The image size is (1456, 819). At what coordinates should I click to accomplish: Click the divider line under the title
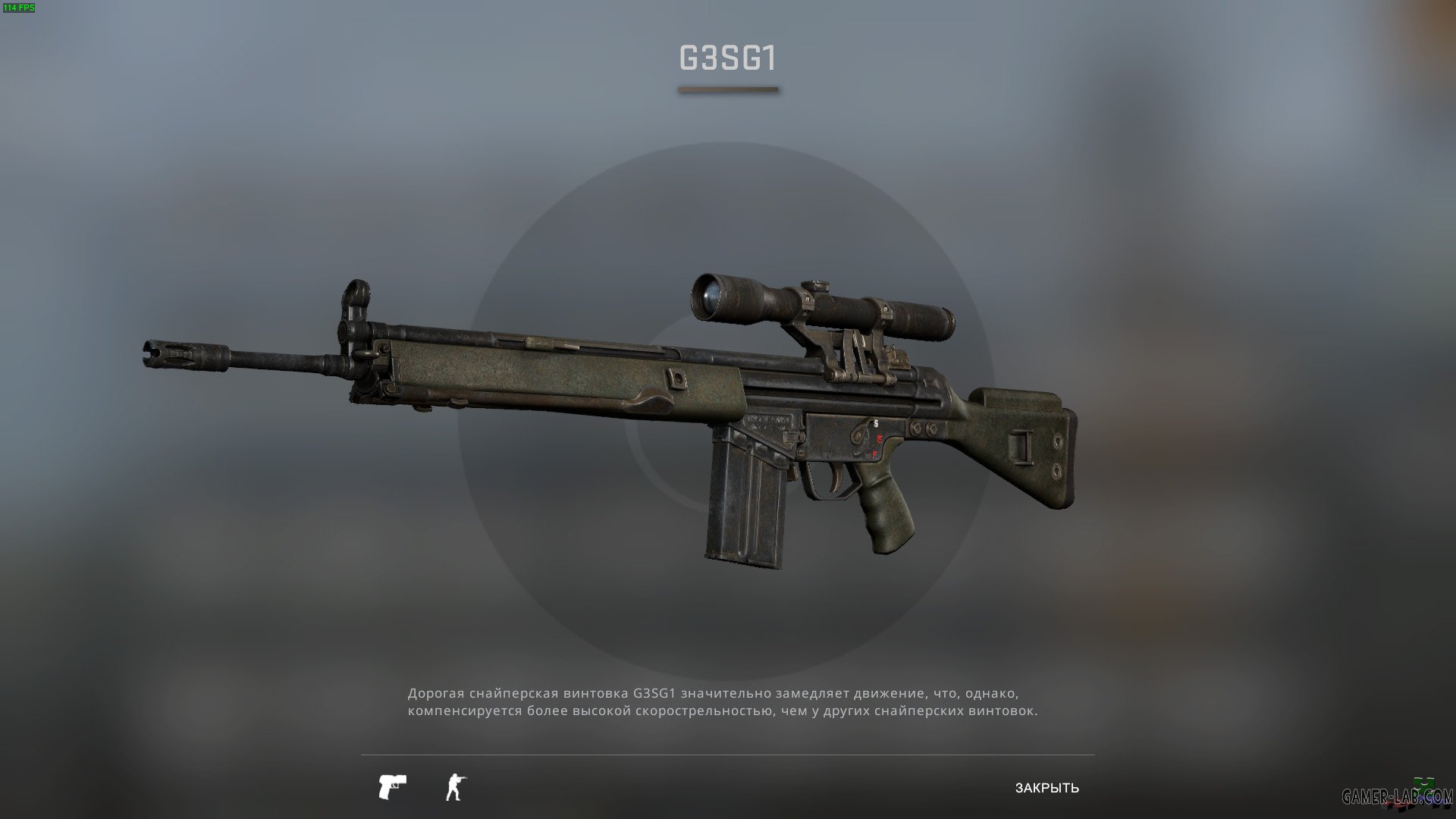pyautogui.click(x=727, y=91)
